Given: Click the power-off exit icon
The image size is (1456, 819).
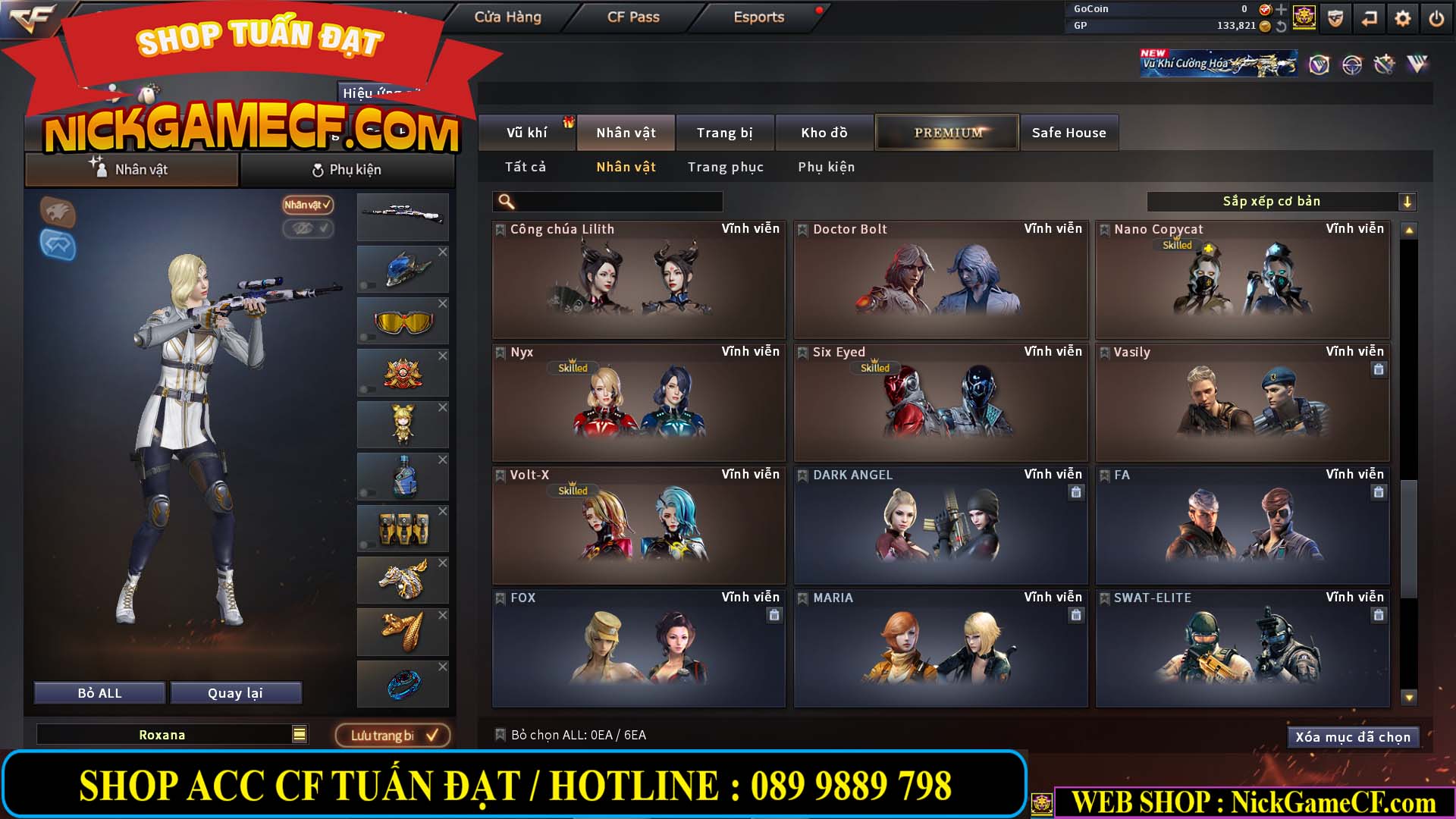Looking at the screenshot, I should (x=1436, y=18).
